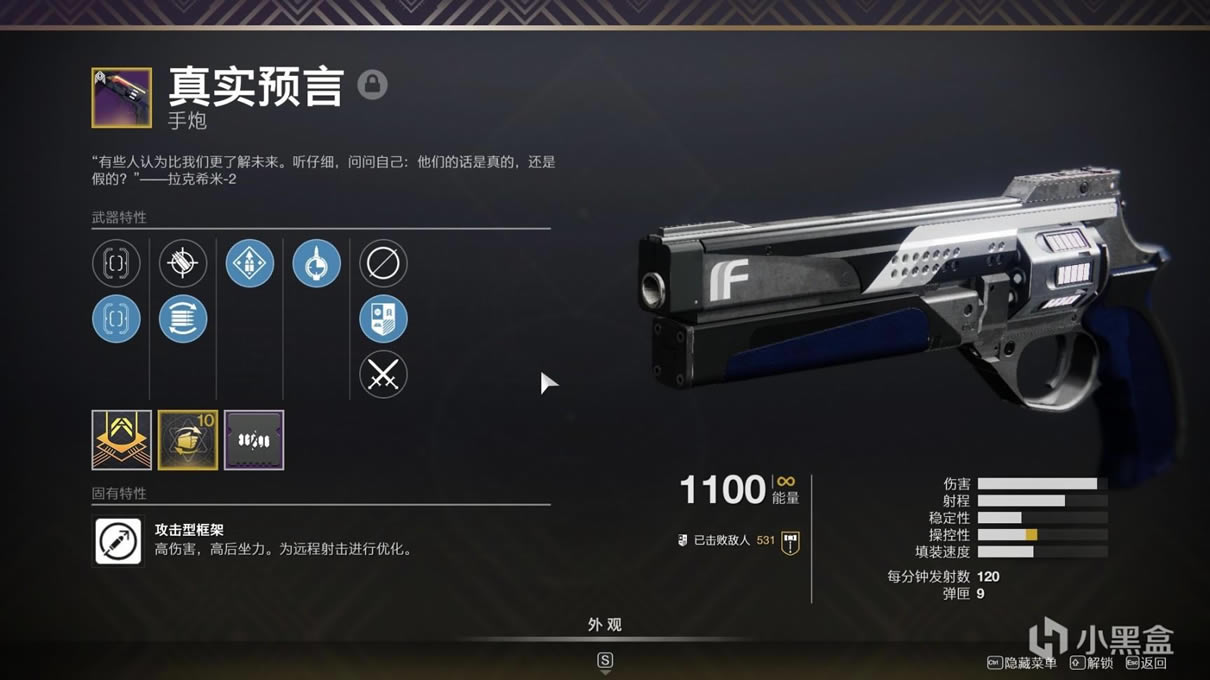The height and width of the screenshot is (680, 1210).
Task: Choose the crosshair bullets magazine perk
Action: (x=183, y=264)
